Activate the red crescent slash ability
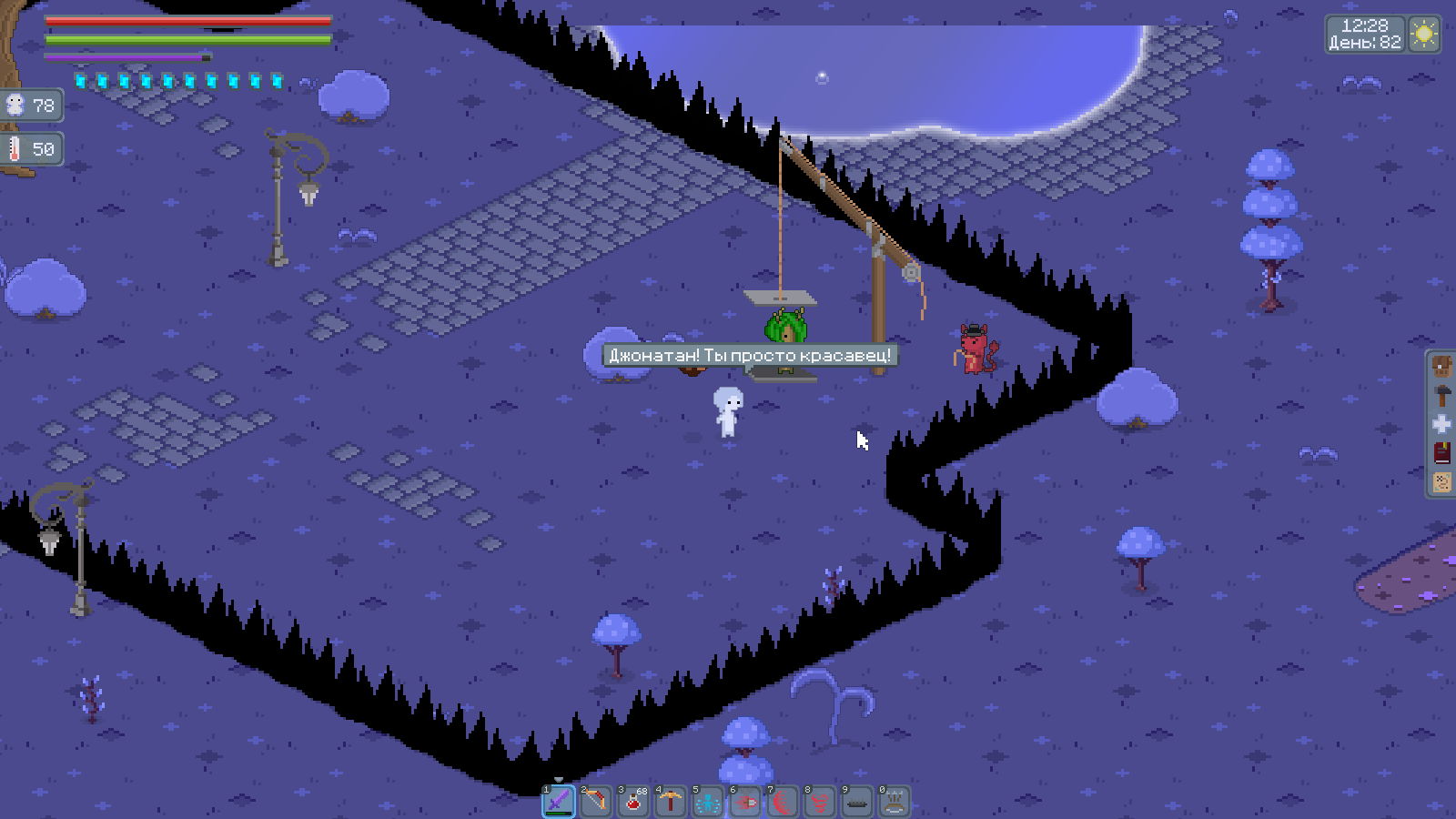This screenshot has height=819, width=1456. coord(782,802)
